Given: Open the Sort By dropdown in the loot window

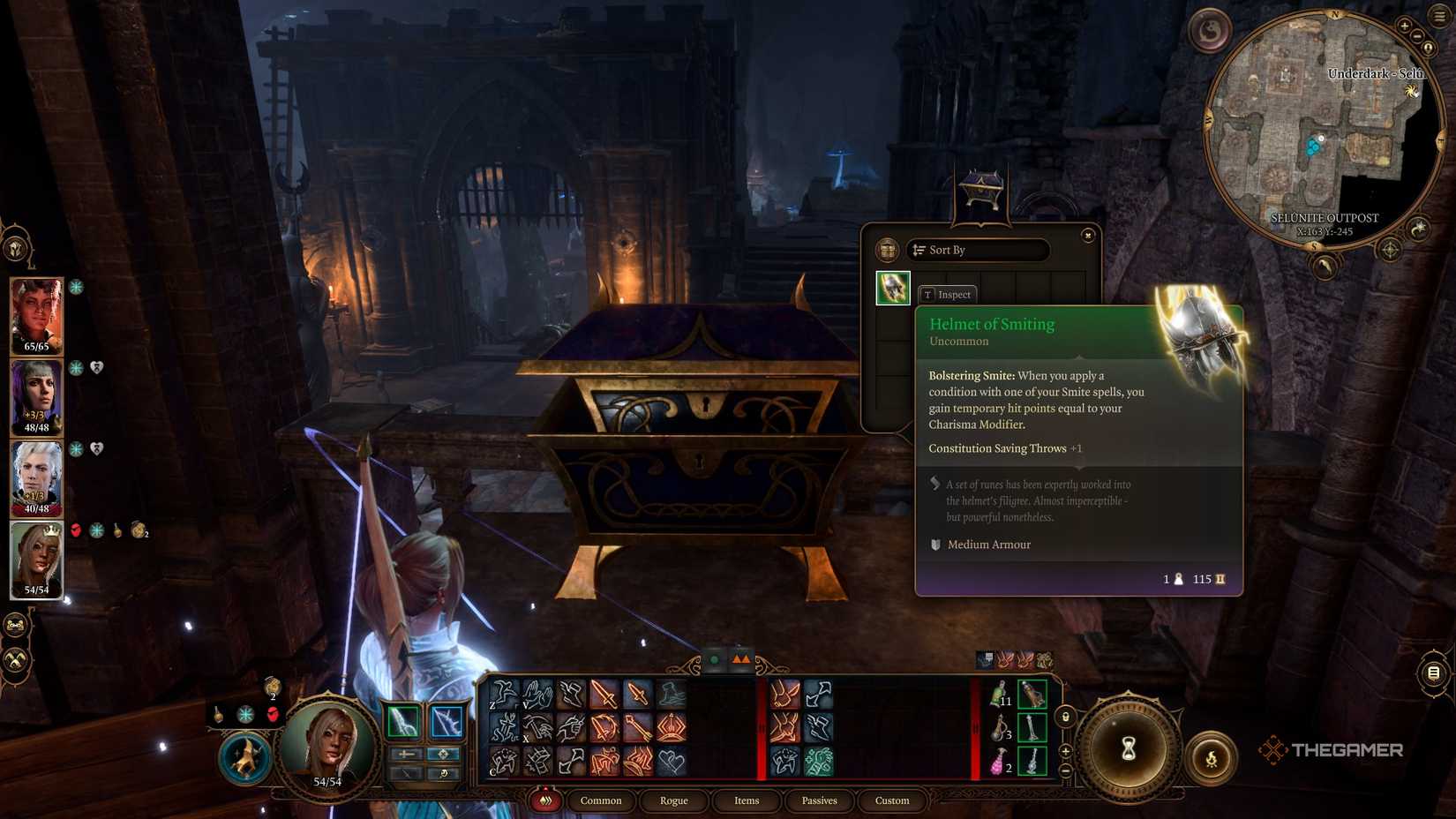Looking at the screenshot, I should coord(978,251).
